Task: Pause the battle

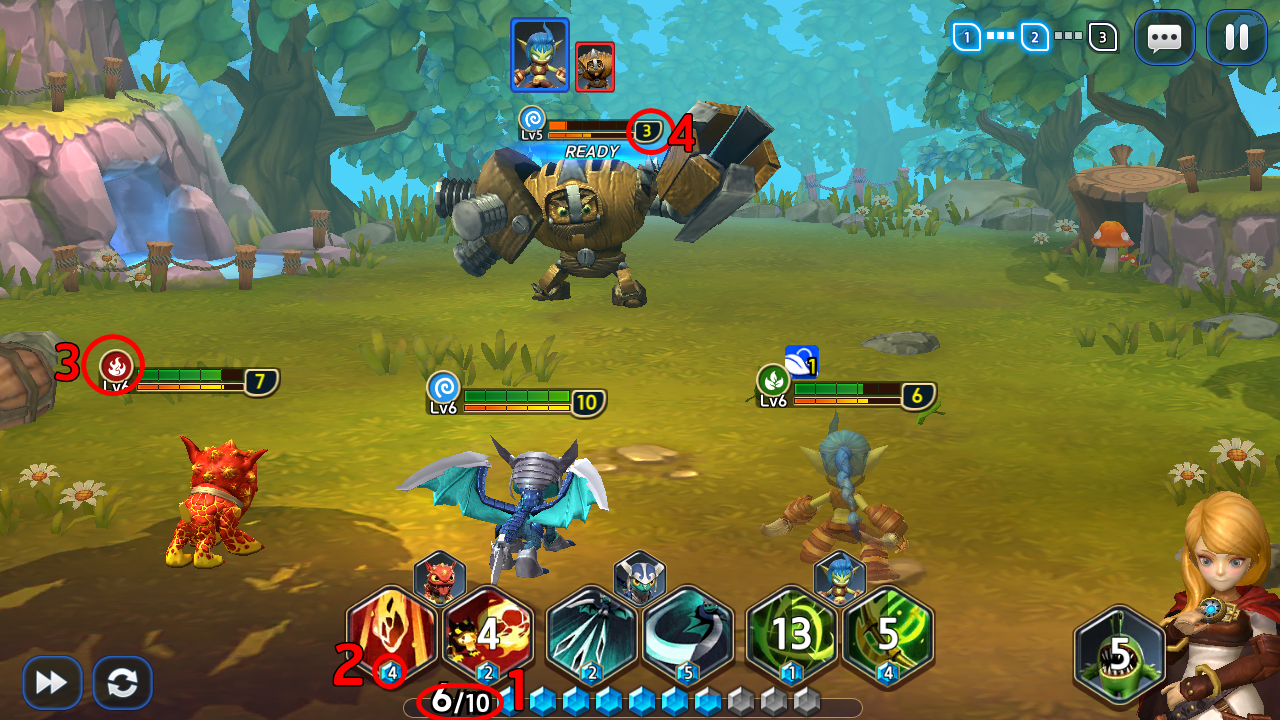Action: coord(1236,38)
